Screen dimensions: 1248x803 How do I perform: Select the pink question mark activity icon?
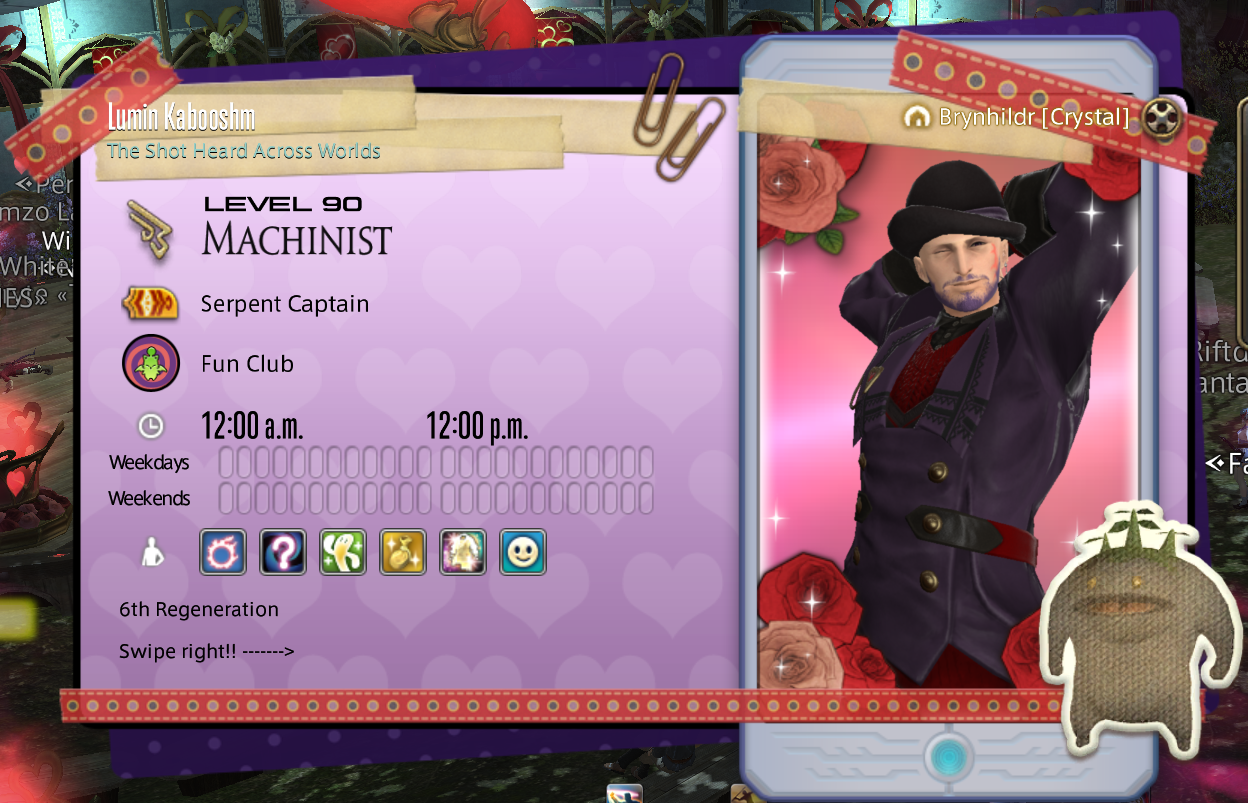click(x=283, y=552)
